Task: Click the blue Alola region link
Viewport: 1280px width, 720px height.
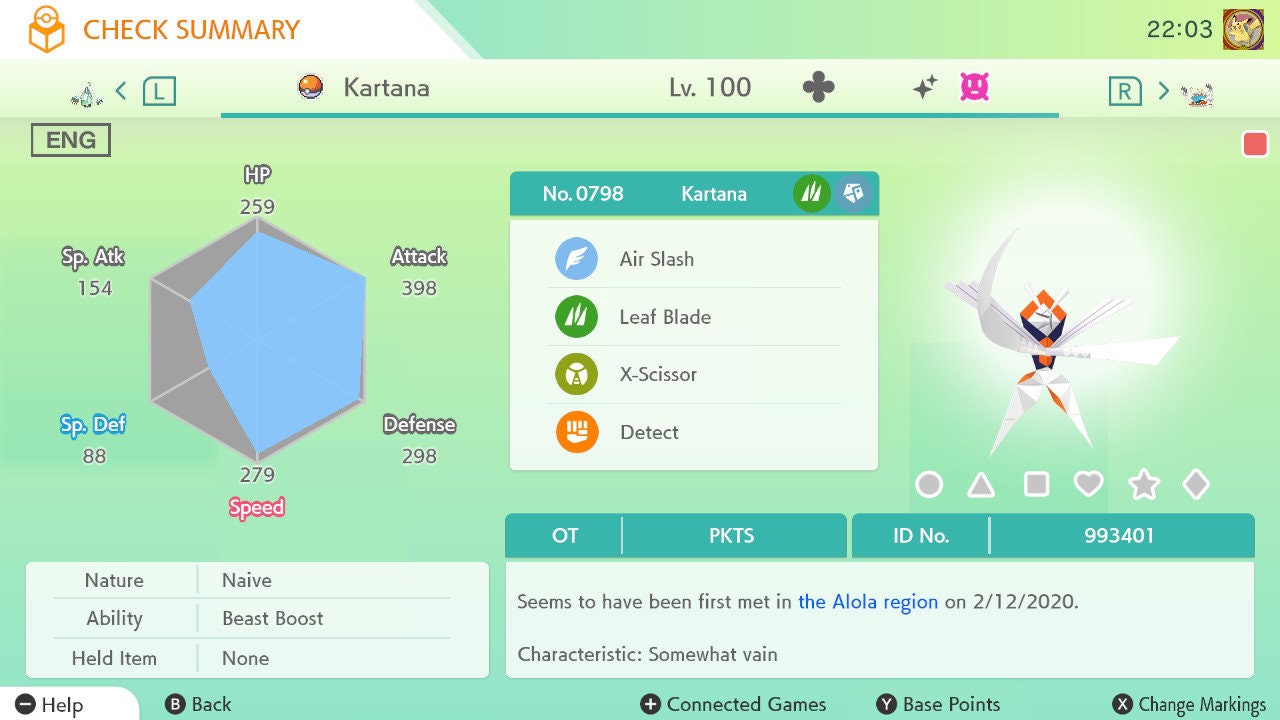Action: (868, 602)
